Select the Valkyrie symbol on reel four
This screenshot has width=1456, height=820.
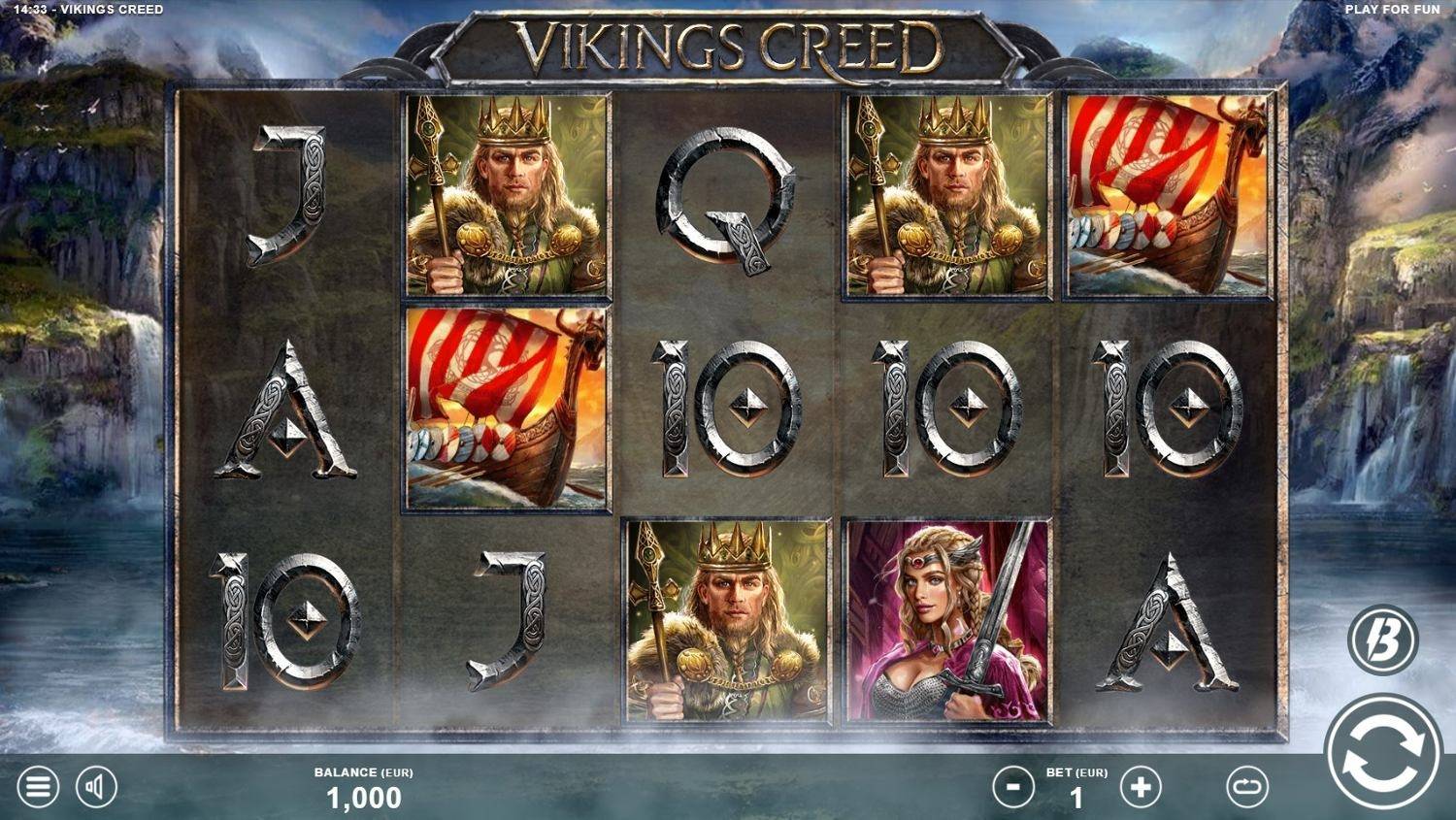pos(946,621)
